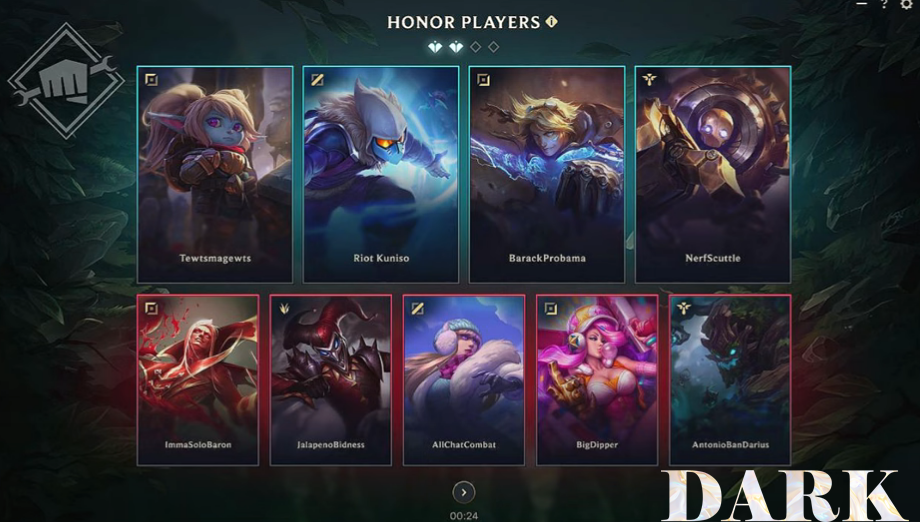Image resolution: width=920 pixels, height=522 pixels.
Task: Honor player Tewtsmagewts
Action: click(215, 174)
